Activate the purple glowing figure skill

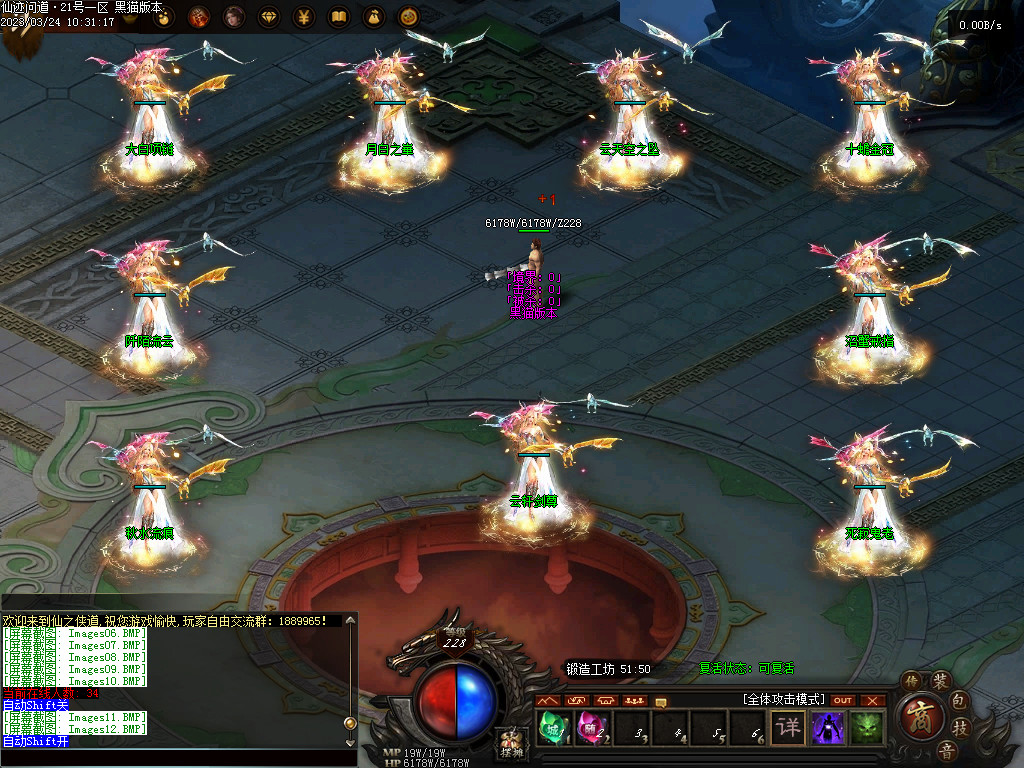pyautogui.click(x=828, y=727)
